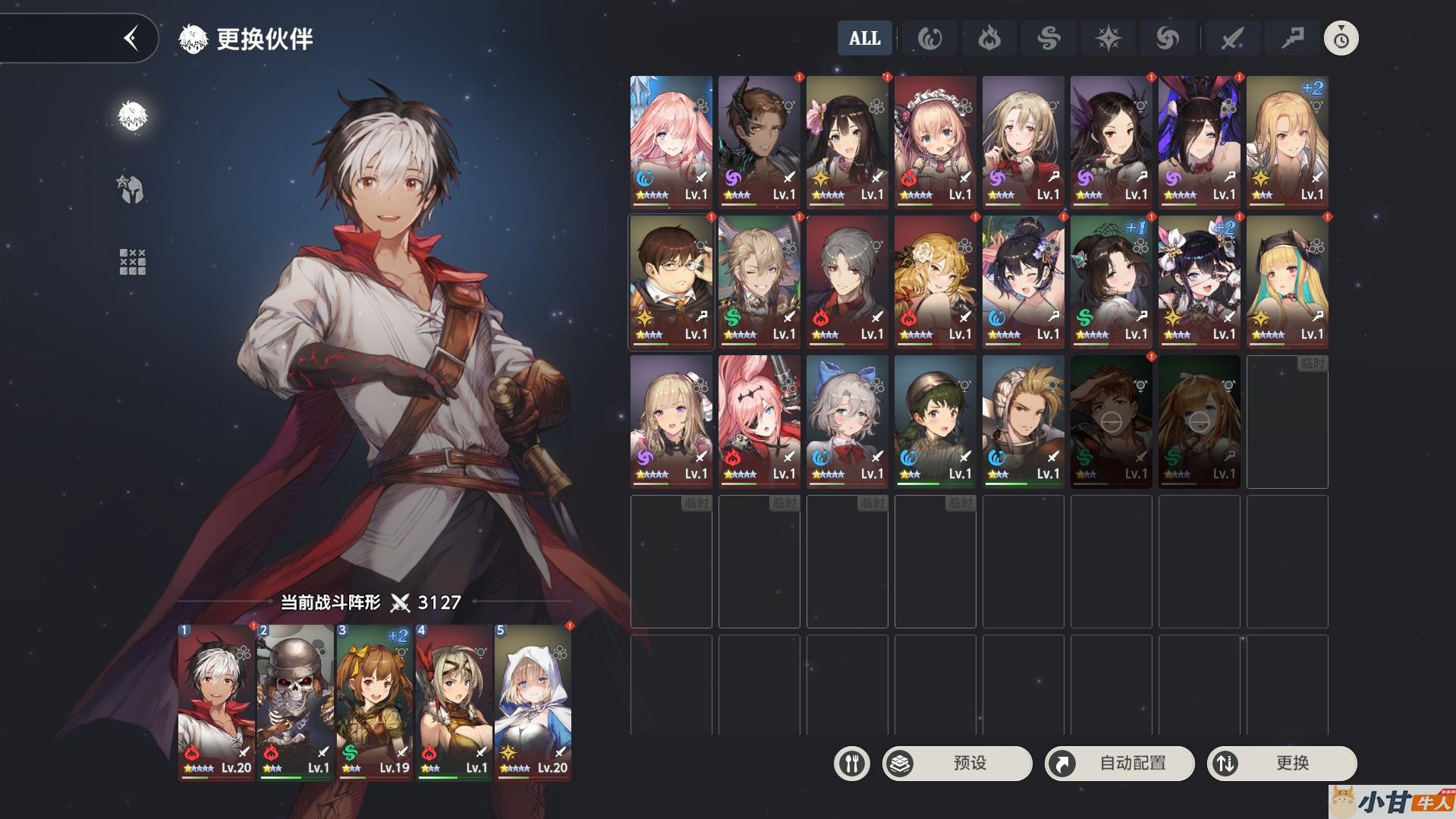Choose the blue-bow silver-haired girl card
Screen dimensions: 1456x819
[x=847, y=421]
